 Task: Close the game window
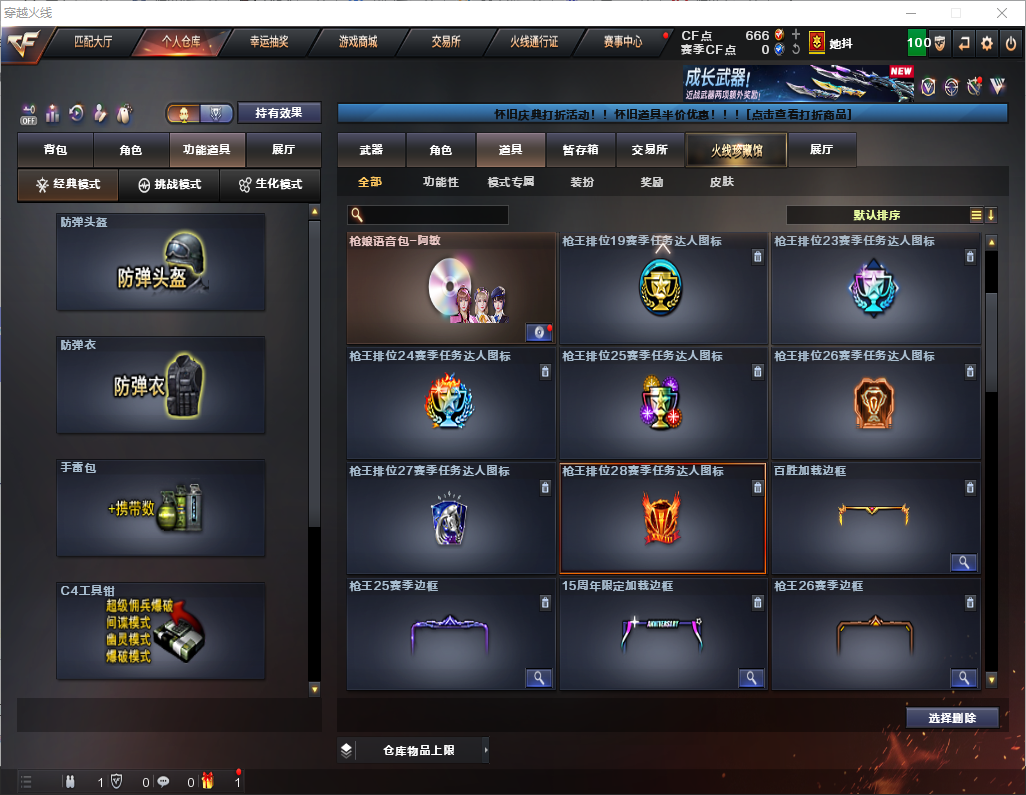pos(1001,13)
